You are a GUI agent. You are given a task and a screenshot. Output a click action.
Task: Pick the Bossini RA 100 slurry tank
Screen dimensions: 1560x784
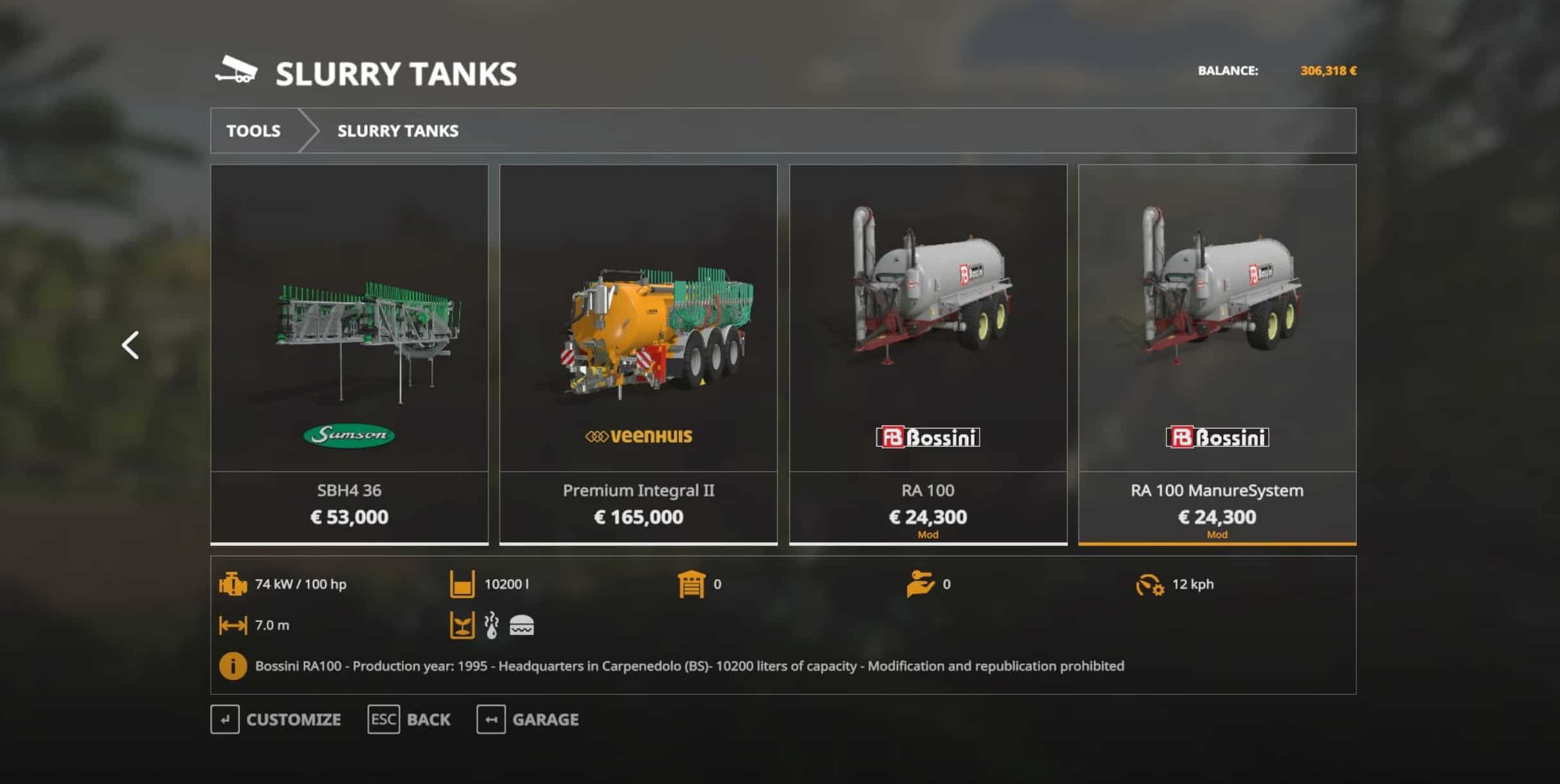(928, 353)
